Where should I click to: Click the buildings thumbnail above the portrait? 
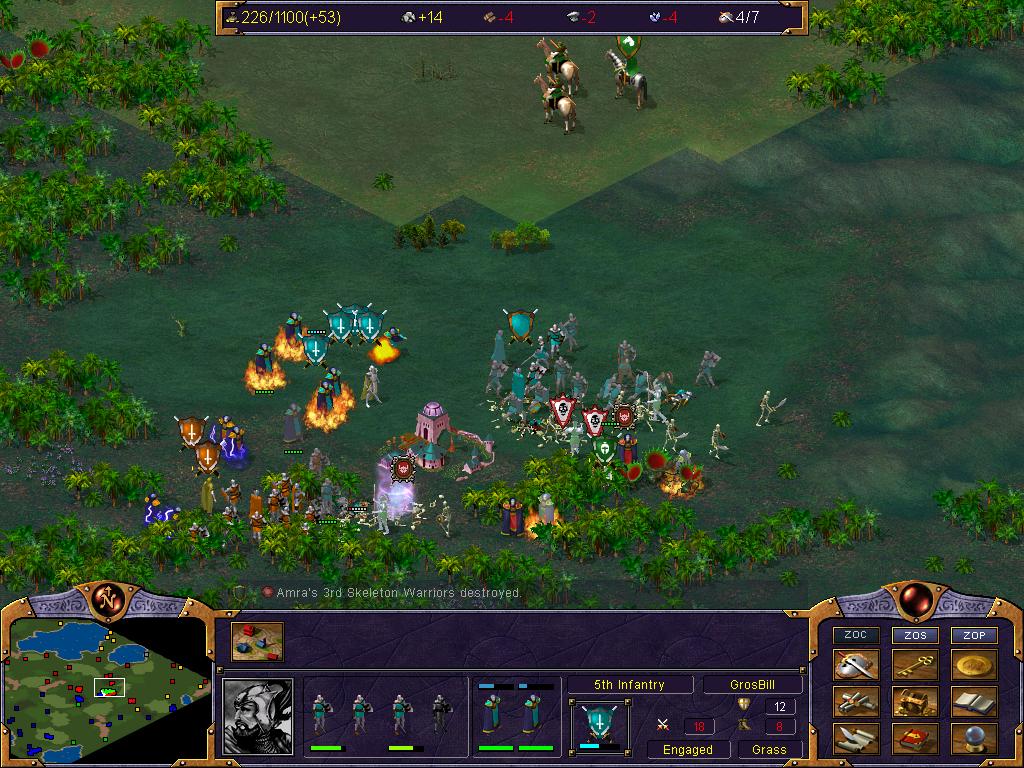pyautogui.click(x=258, y=642)
